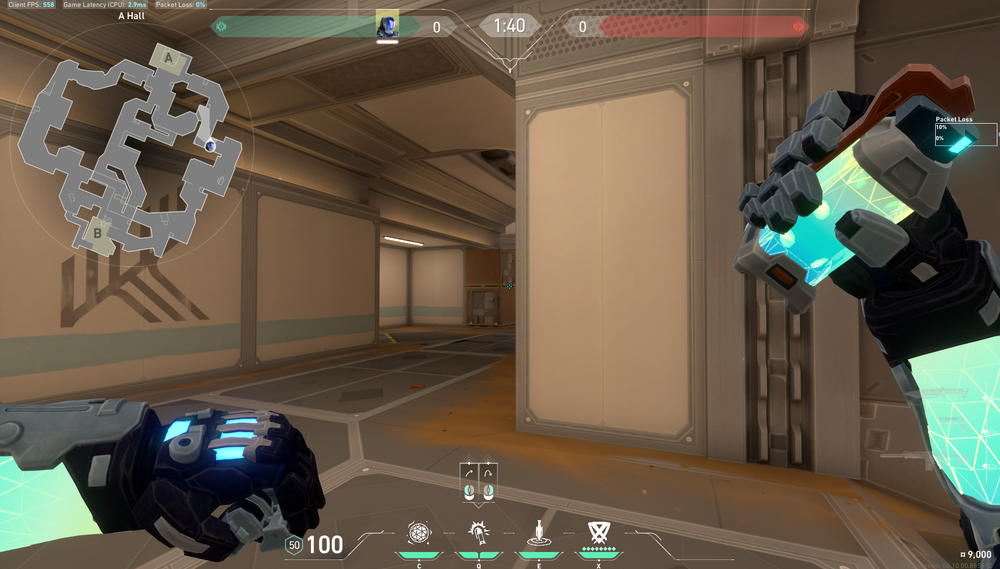Image resolution: width=1000 pixels, height=569 pixels.
Task: Activate the glowing fist ability
Action: [x=478, y=532]
